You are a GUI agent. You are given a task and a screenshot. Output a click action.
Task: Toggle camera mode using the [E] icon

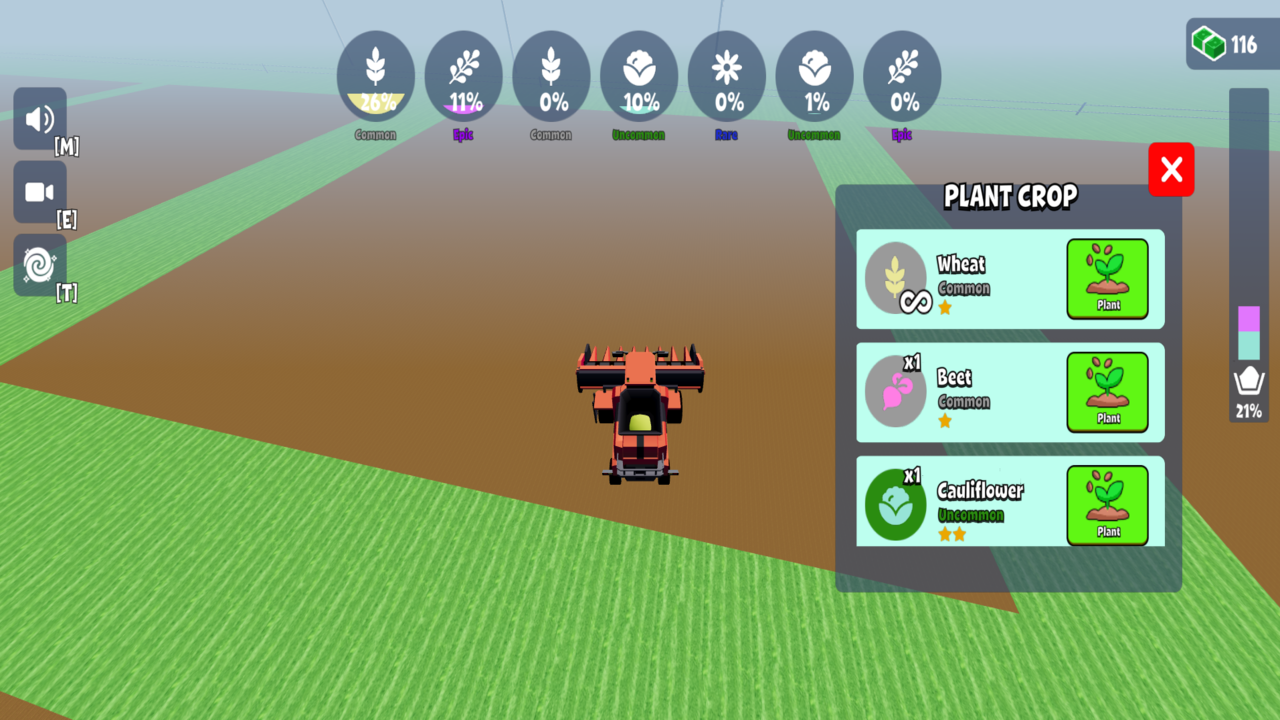[x=39, y=192]
